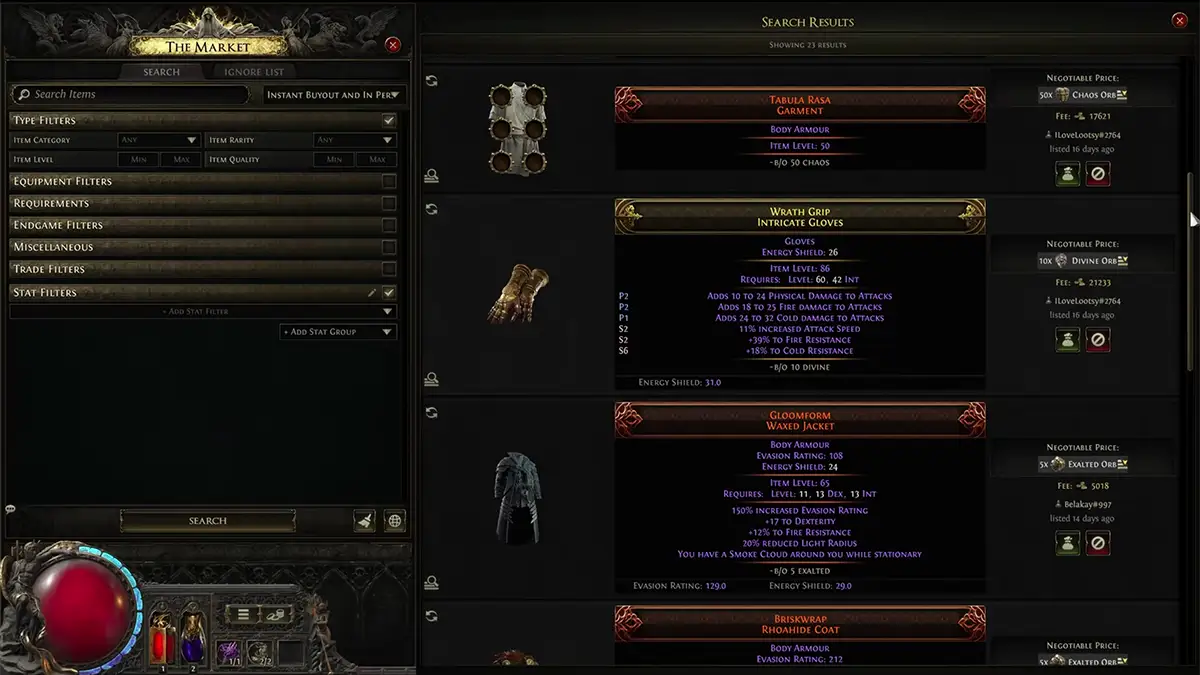Viewport: 1200px width, 675px height.
Task: Switch to the Ignore List tab
Action: pyautogui.click(x=253, y=72)
